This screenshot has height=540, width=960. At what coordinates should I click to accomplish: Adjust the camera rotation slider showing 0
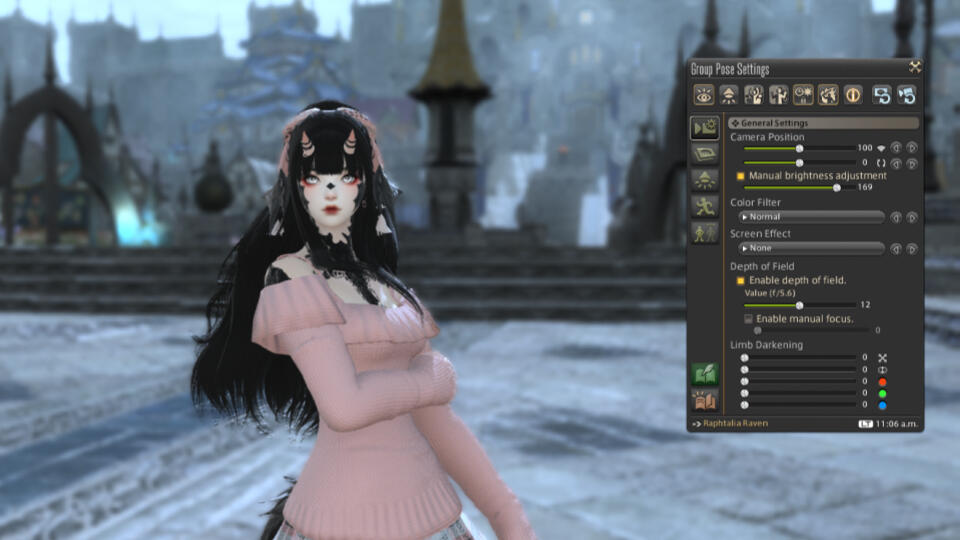click(799, 162)
